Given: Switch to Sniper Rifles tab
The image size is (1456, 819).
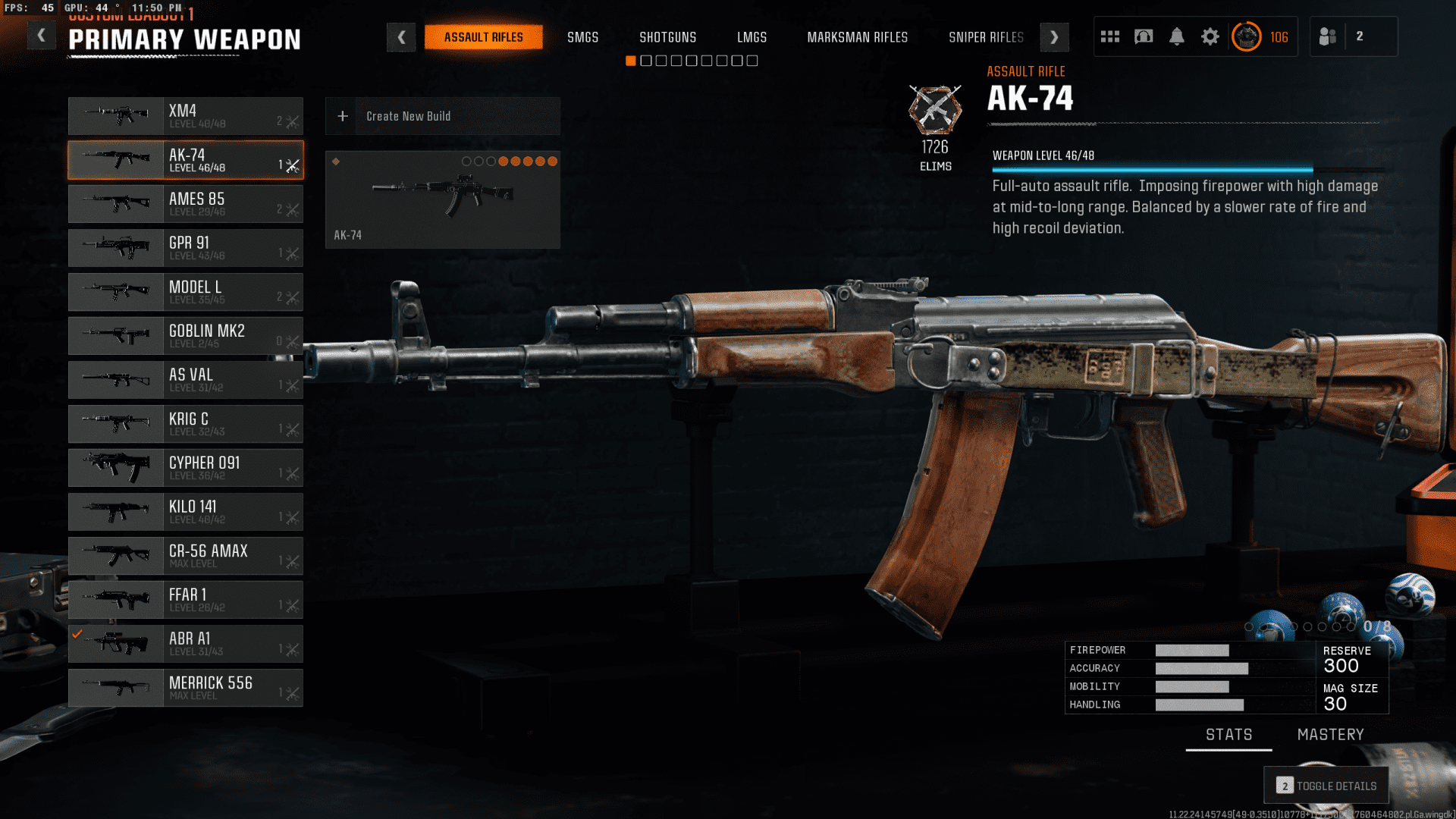Looking at the screenshot, I should tap(986, 37).
